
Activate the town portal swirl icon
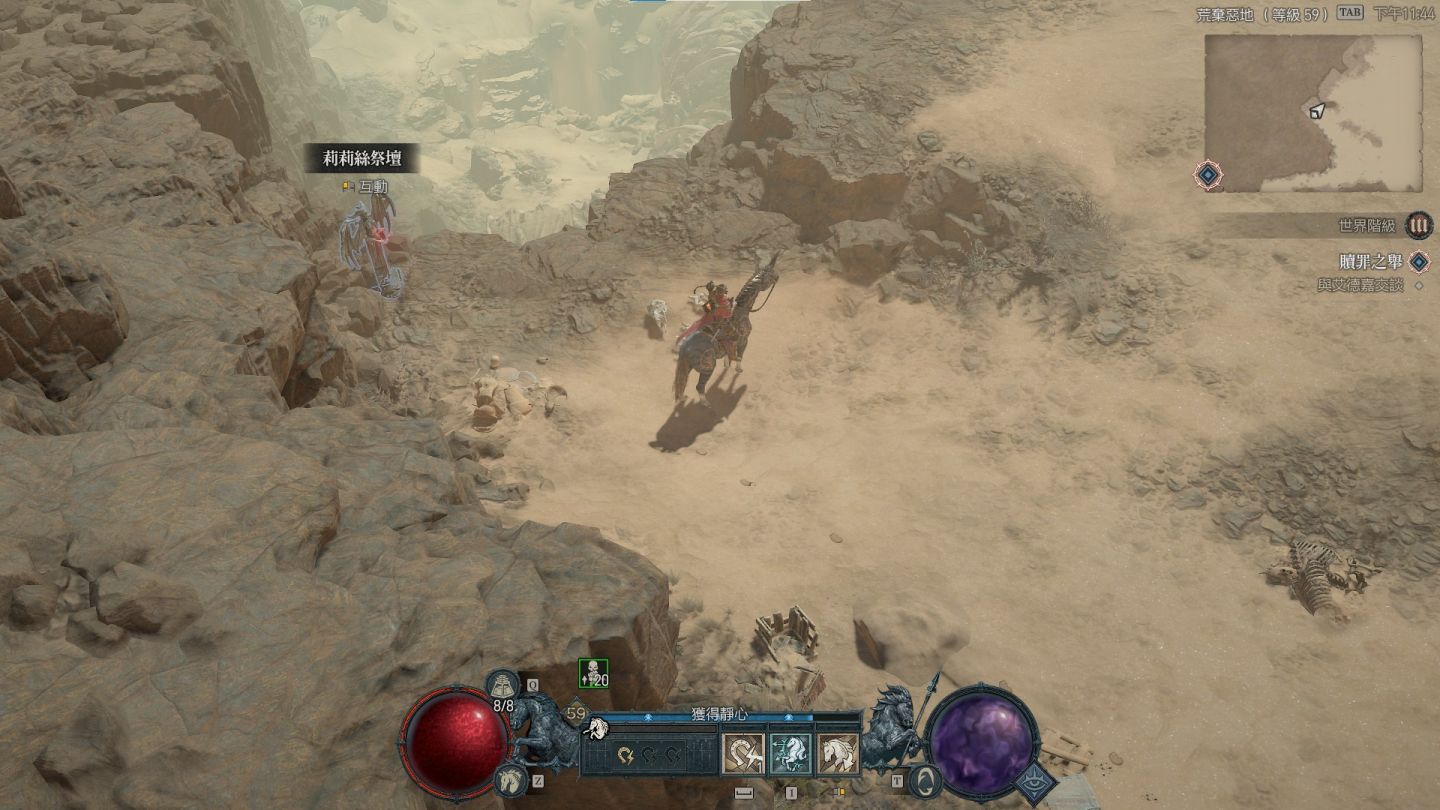tap(926, 779)
